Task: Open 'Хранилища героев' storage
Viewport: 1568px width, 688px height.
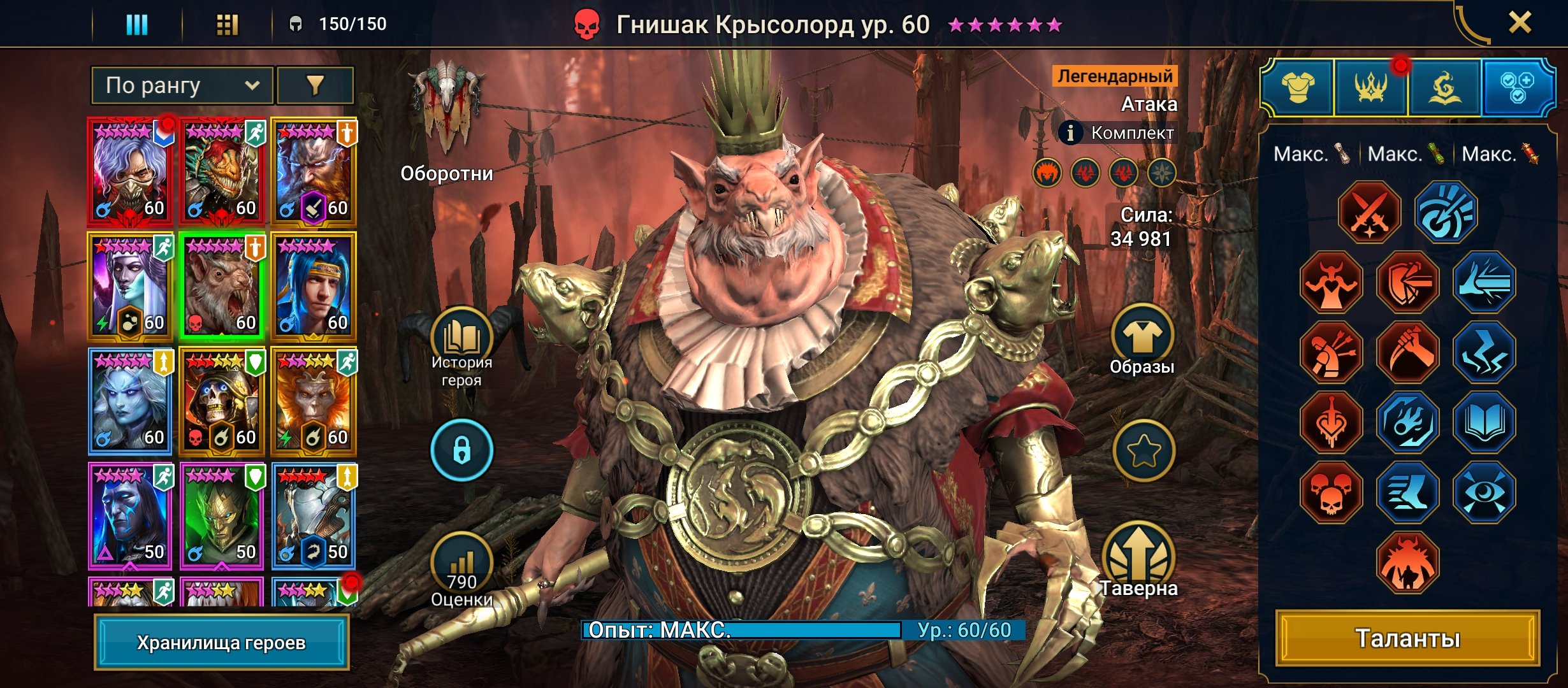Action: pos(221,642)
